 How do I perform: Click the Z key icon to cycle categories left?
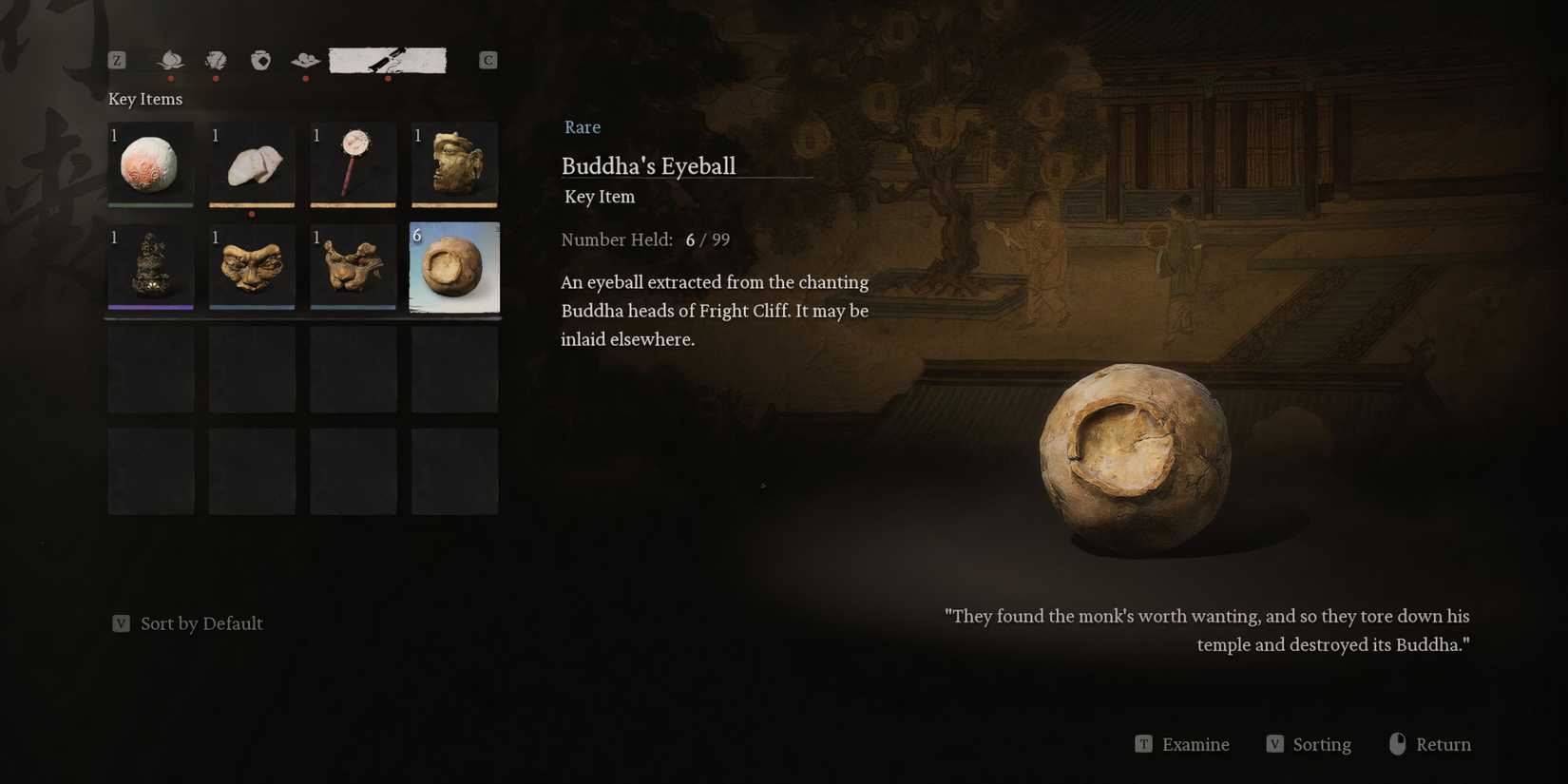pyautogui.click(x=117, y=59)
